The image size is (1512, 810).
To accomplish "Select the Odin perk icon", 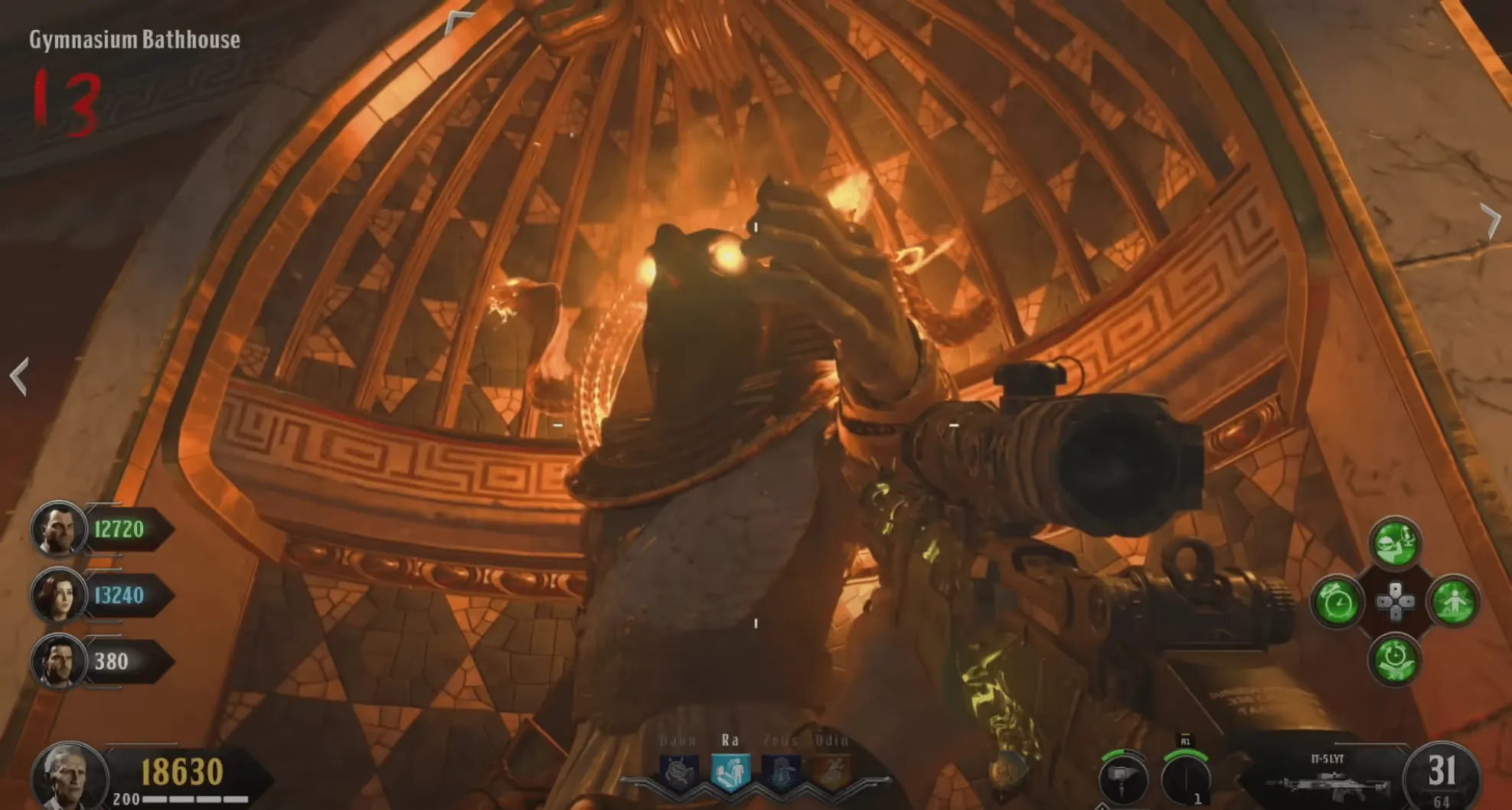I will [831, 771].
